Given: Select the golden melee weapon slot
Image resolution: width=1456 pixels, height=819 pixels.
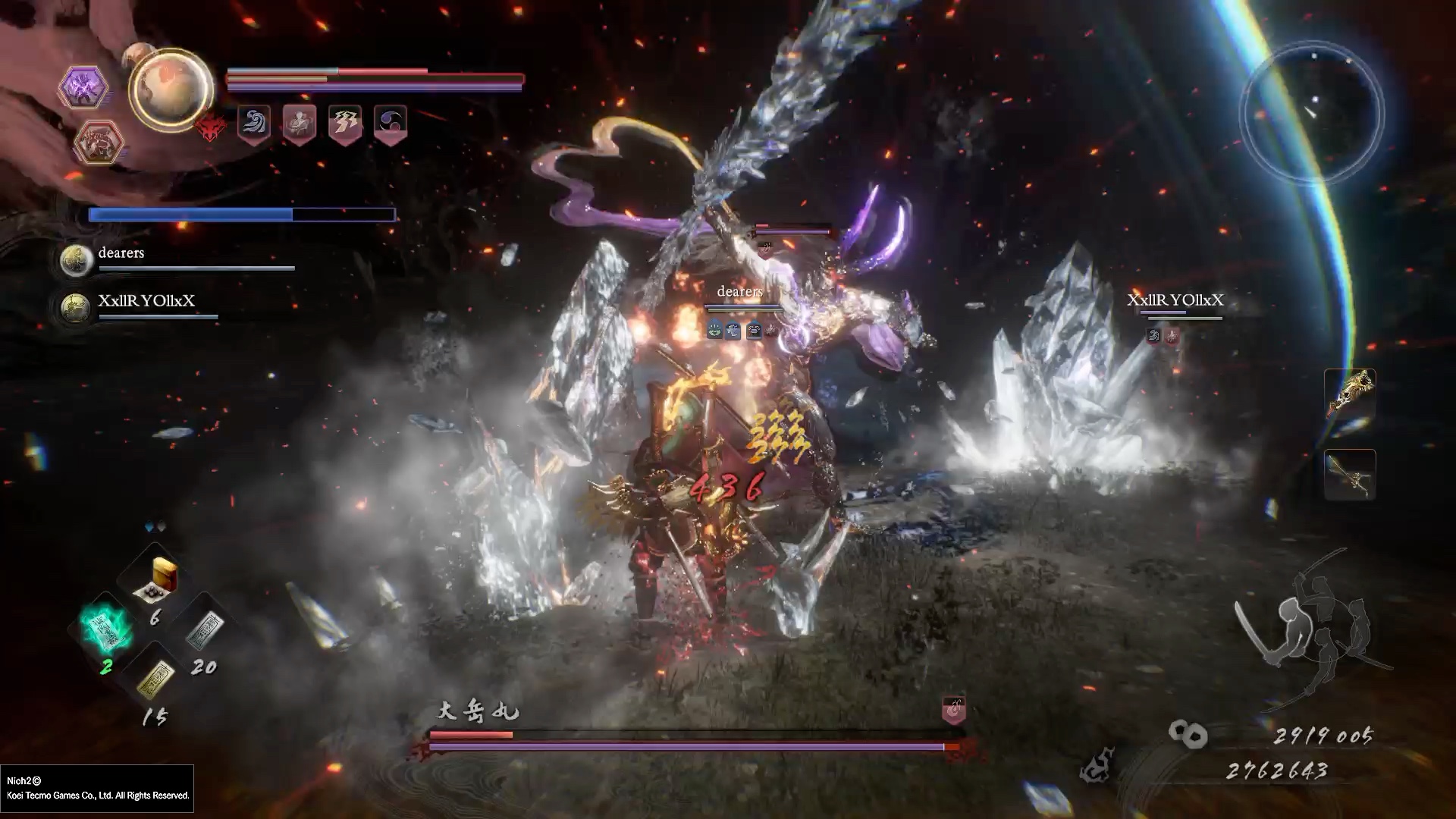Looking at the screenshot, I should (1350, 393).
